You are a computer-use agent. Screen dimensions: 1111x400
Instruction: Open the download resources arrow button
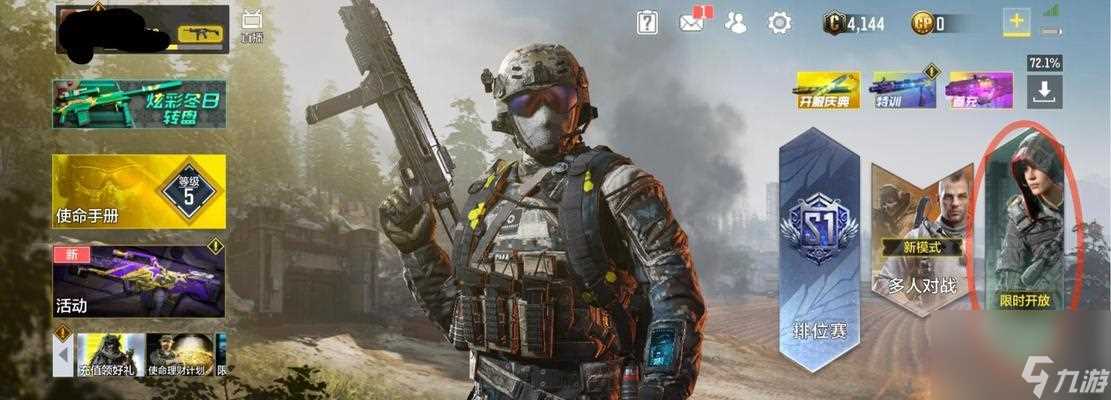point(1044,91)
